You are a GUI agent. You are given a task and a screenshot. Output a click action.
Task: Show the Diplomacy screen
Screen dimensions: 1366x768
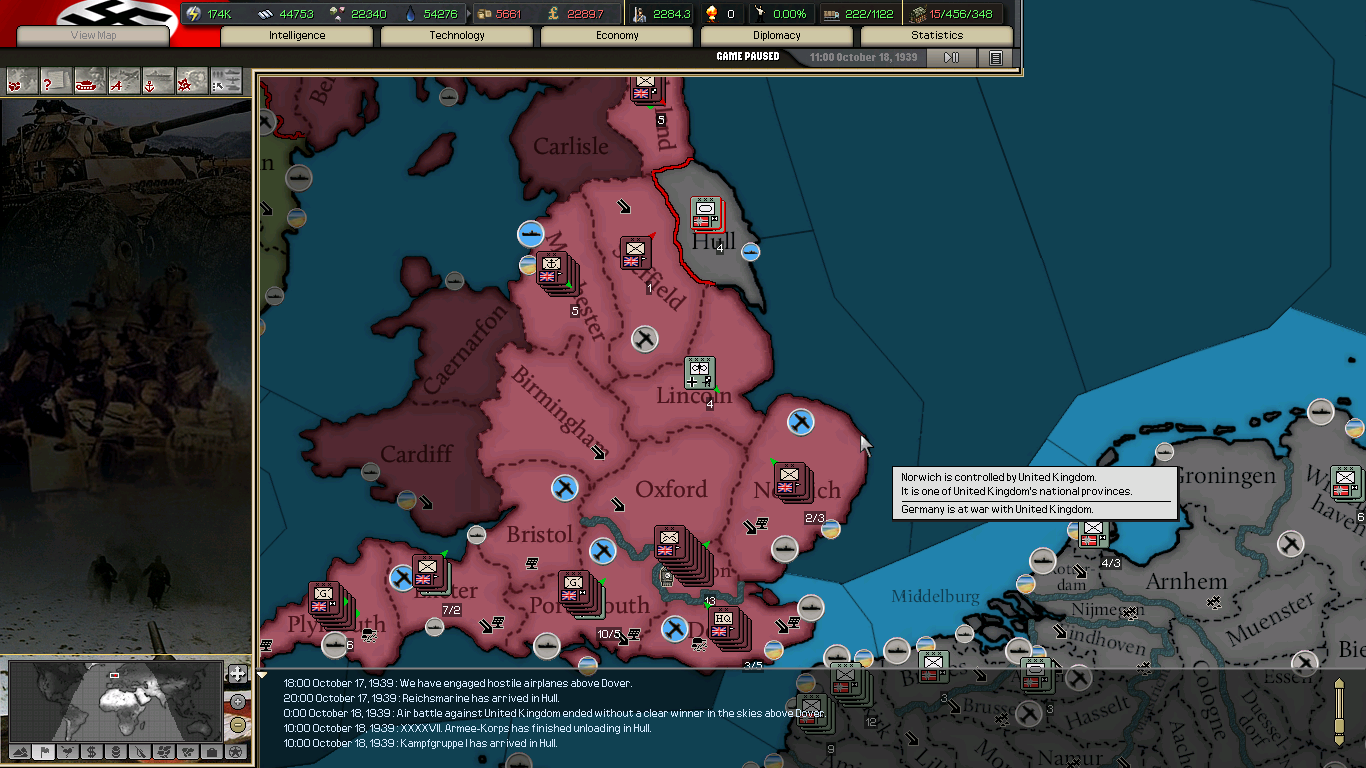coord(777,35)
